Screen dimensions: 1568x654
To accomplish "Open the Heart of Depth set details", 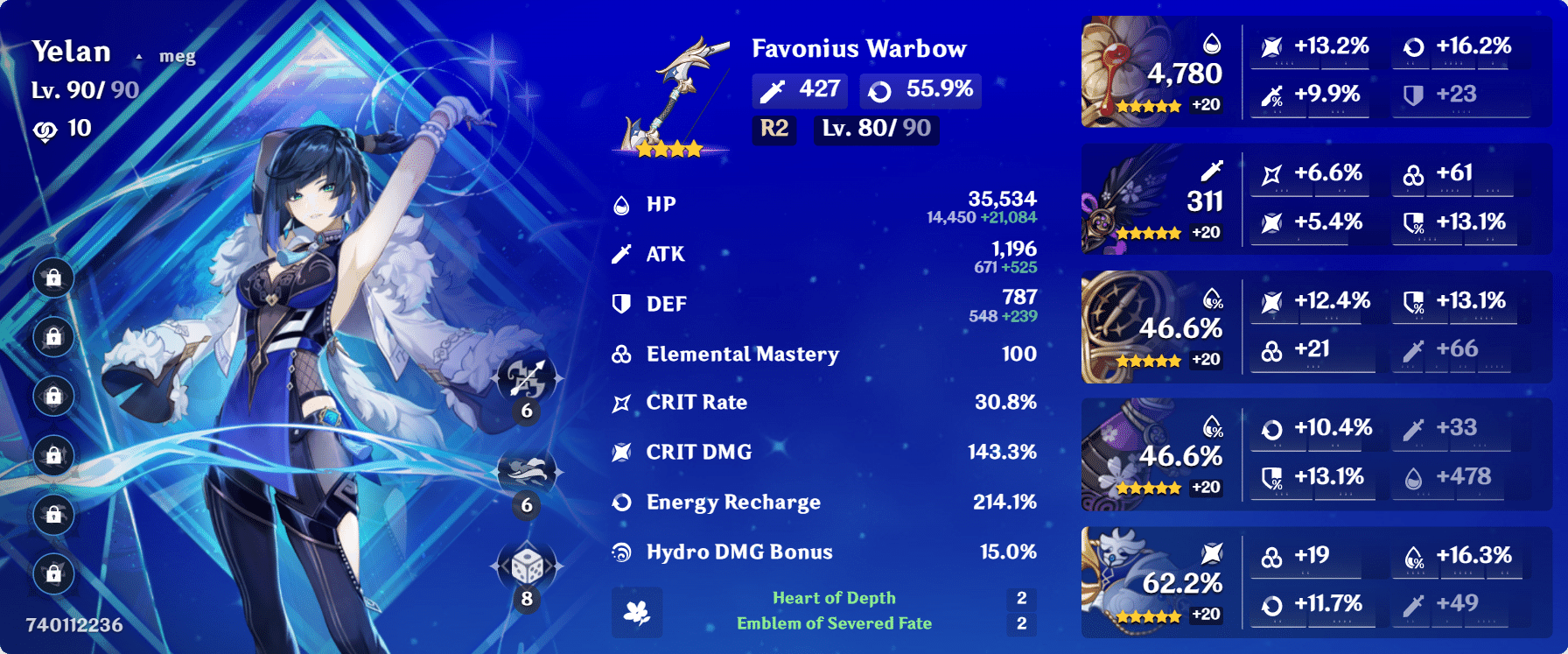I will pyautogui.click(x=834, y=598).
